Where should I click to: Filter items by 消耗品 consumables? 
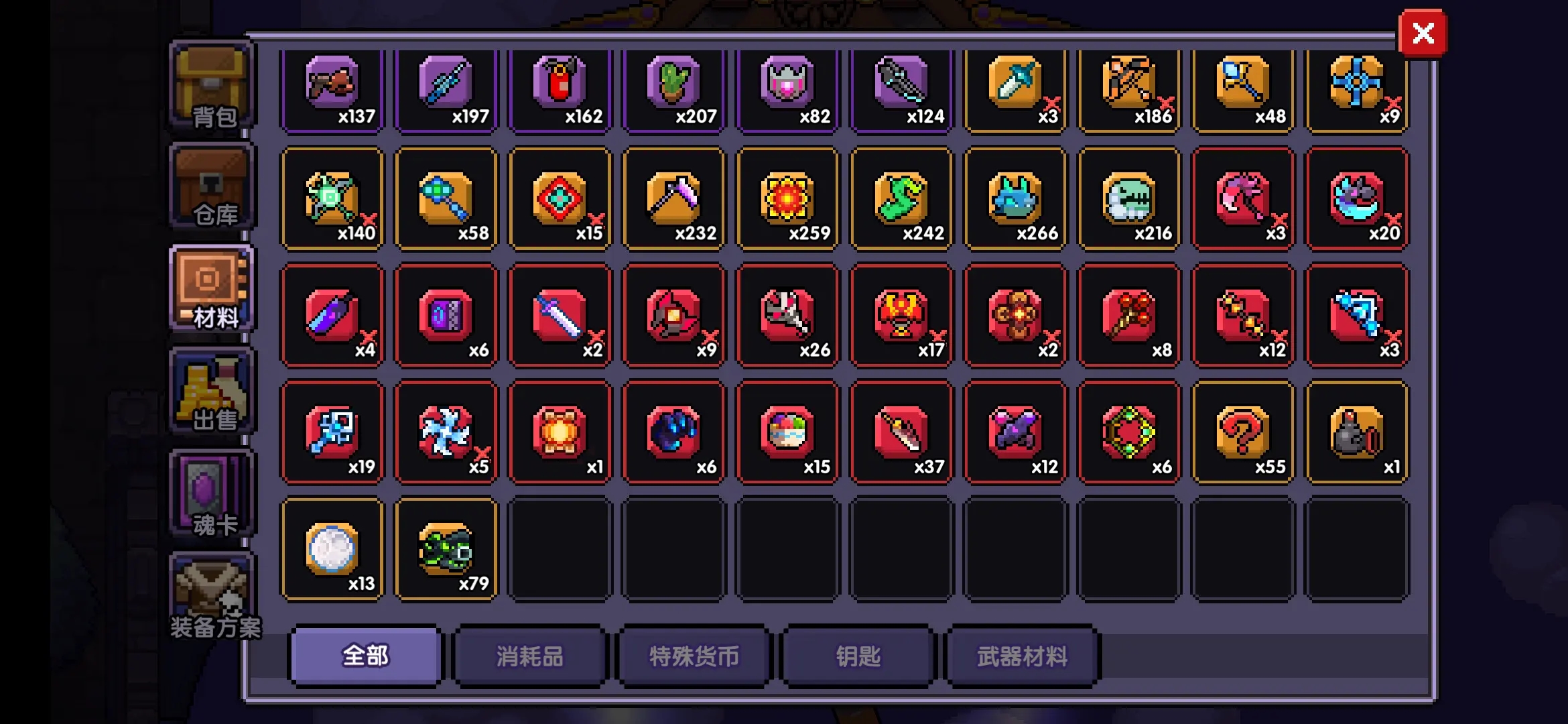click(529, 656)
